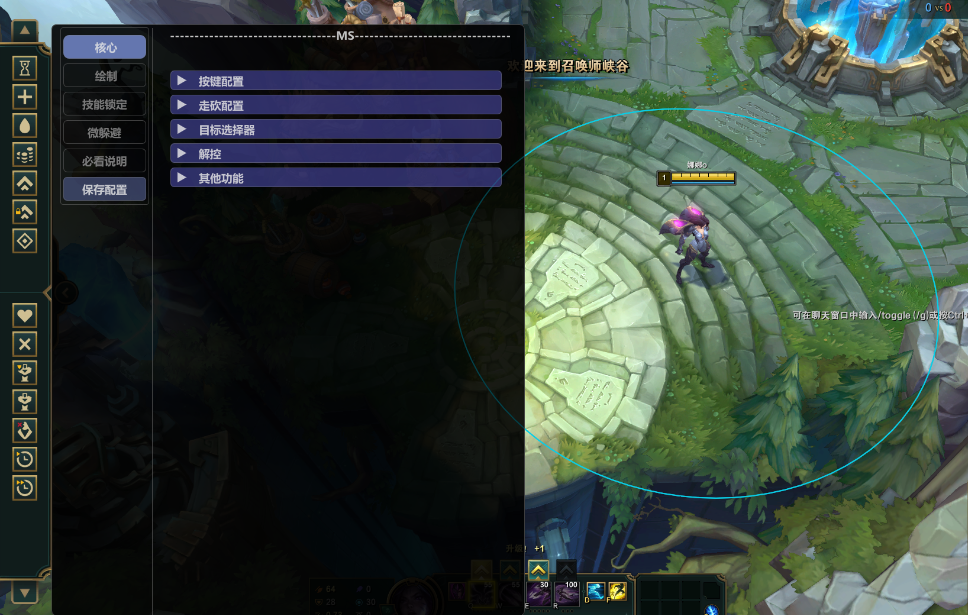The width and height of the screenshot is (968, 615).
Task: Click the X icon in left toolbar
Action: (25, 343)
